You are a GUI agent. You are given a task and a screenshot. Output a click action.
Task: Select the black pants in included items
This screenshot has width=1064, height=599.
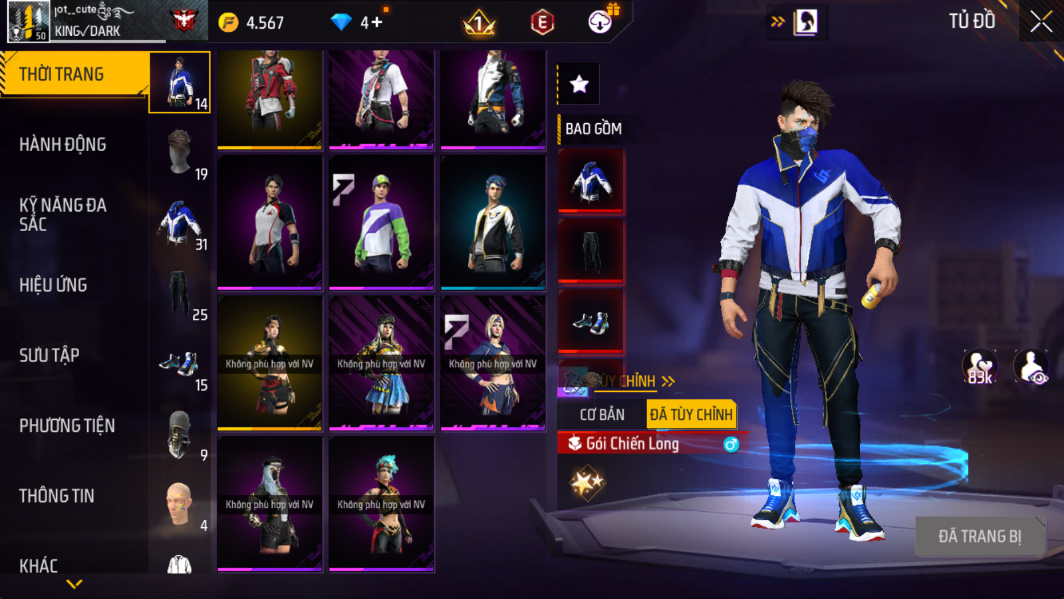pos(590,250)
